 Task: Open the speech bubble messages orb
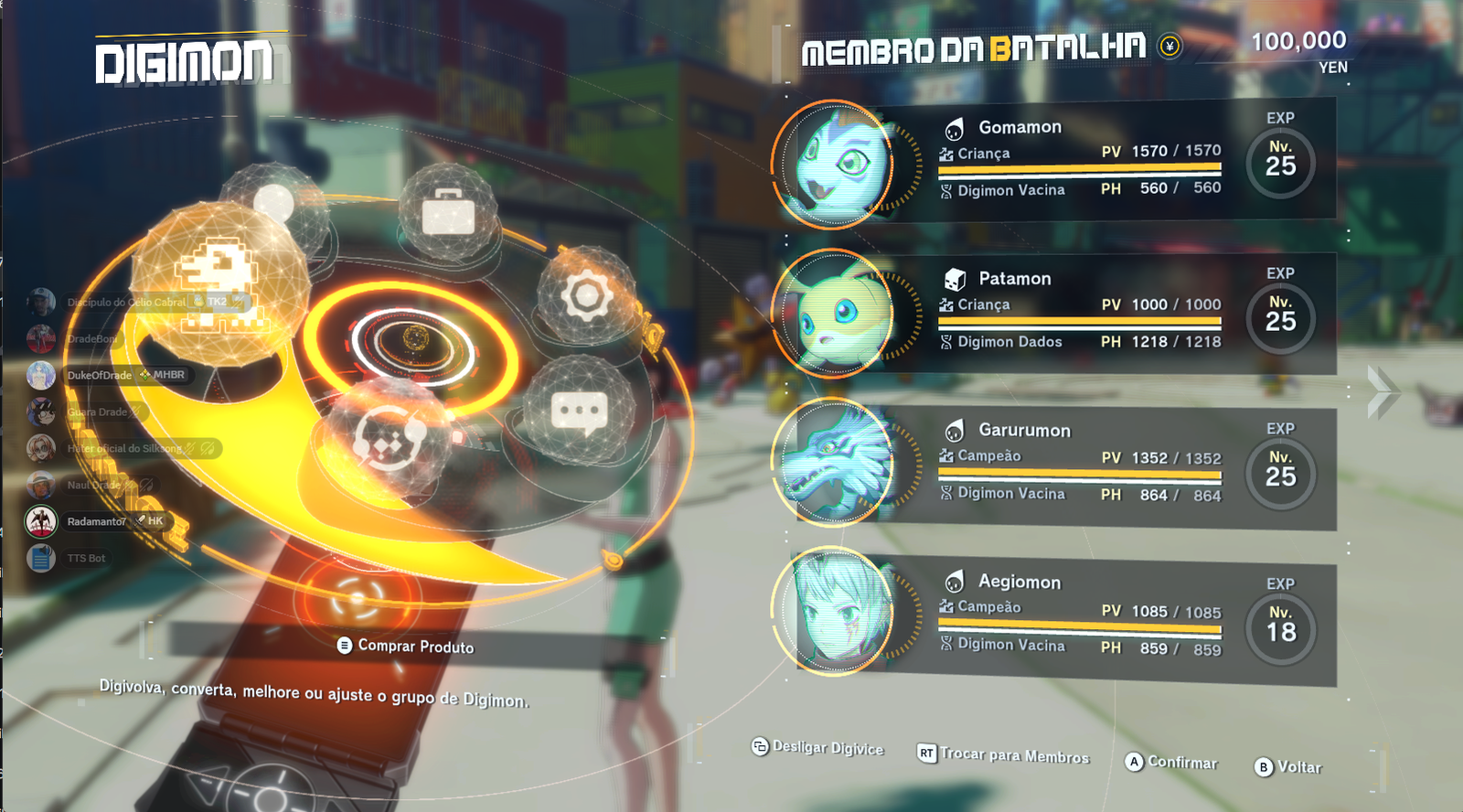pyautogui.click(x=579, y=412)
